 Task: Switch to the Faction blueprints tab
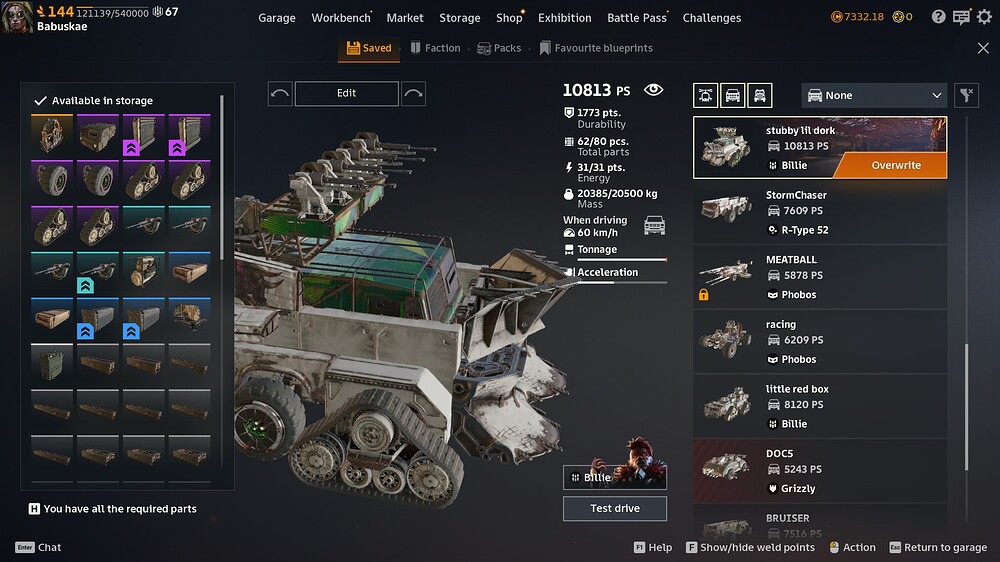[435, 48]
